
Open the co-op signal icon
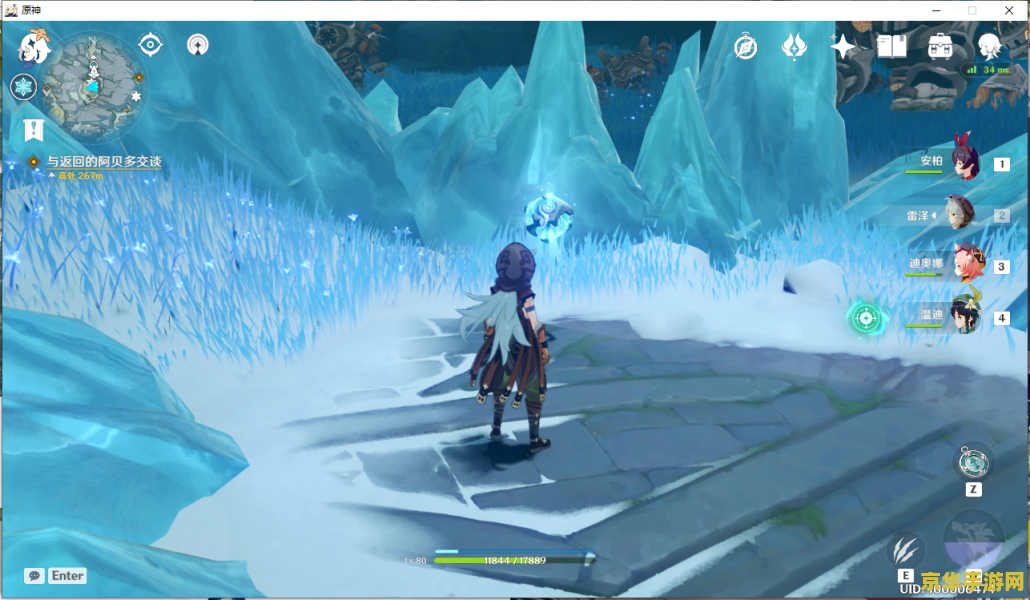pyautogui.click(x=198, y=45)
